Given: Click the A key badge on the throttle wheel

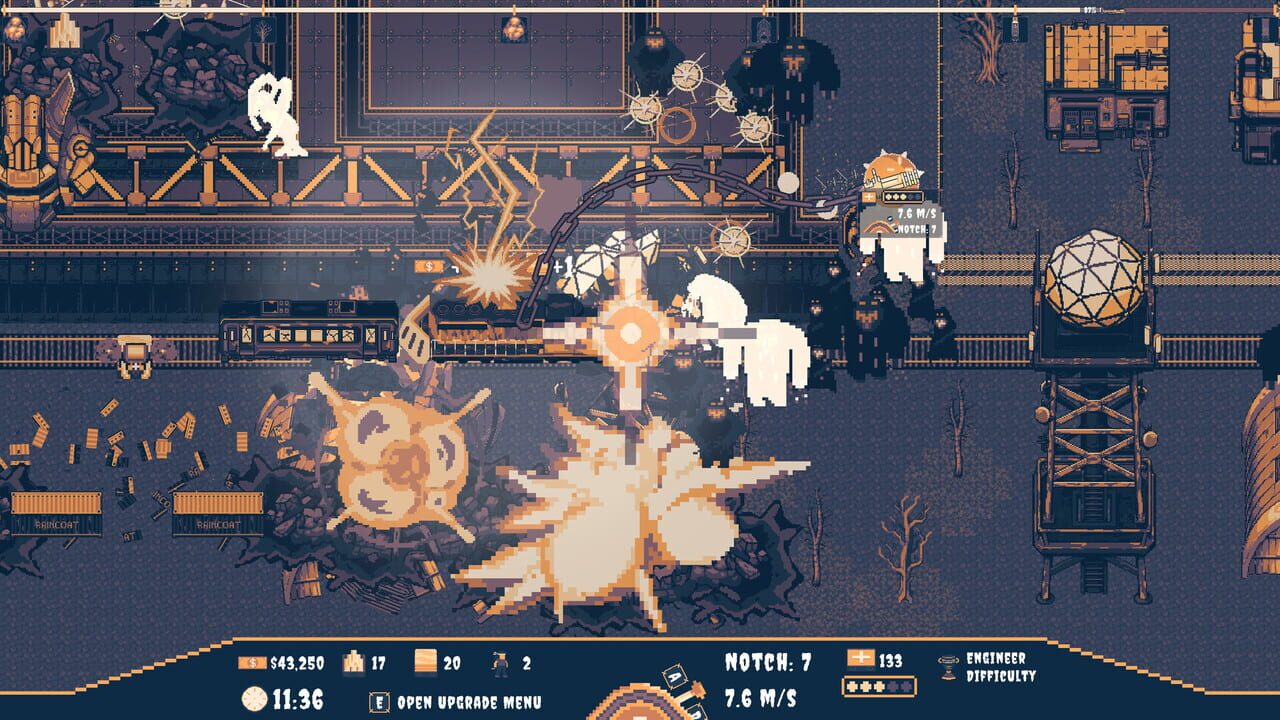Looking at the screenshot, I should coord(673,675).
